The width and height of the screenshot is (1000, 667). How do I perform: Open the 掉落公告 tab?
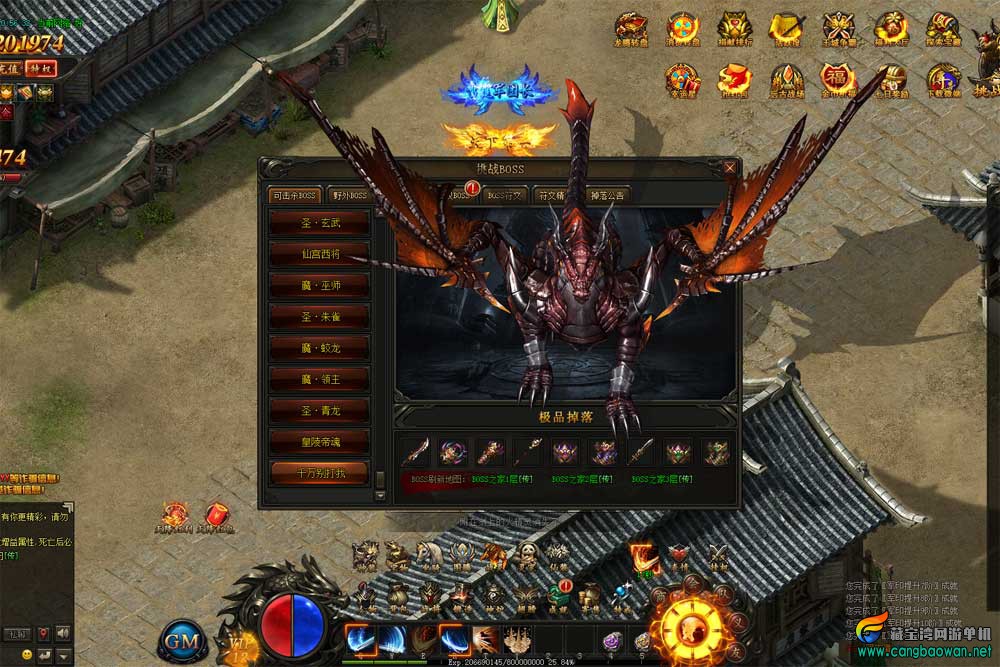pos(607,195)
